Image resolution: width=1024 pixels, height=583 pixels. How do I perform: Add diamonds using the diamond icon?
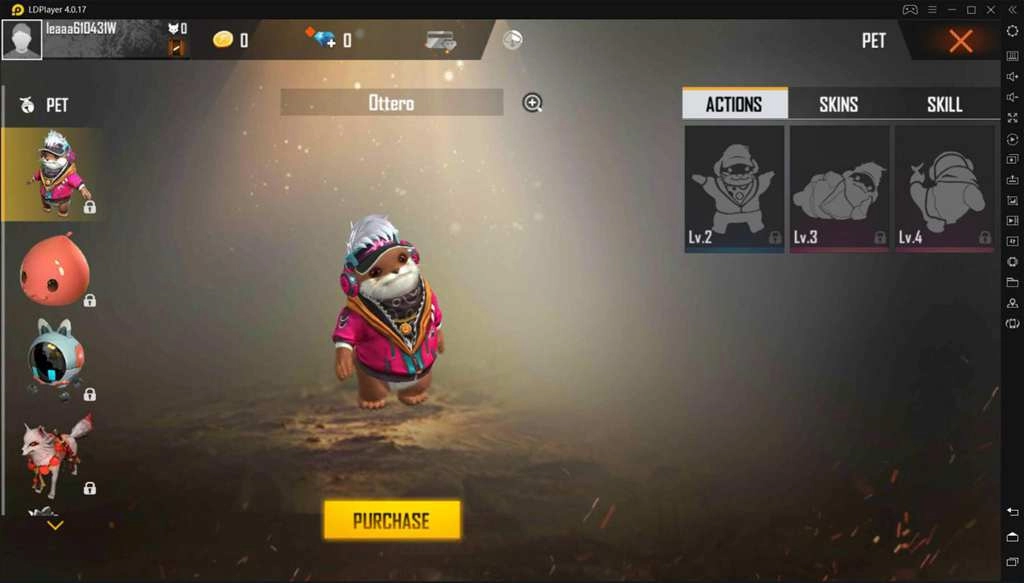tap(323, 40)
